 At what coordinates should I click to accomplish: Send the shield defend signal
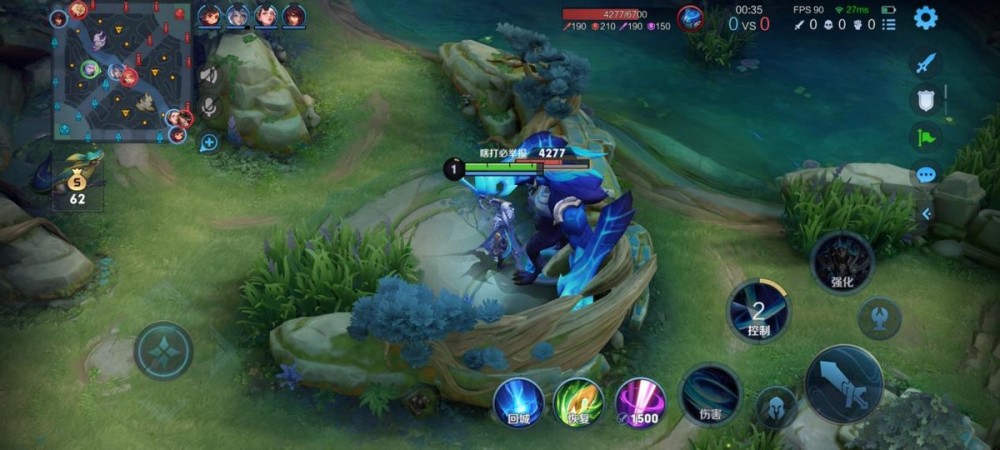tap(925, 100)
